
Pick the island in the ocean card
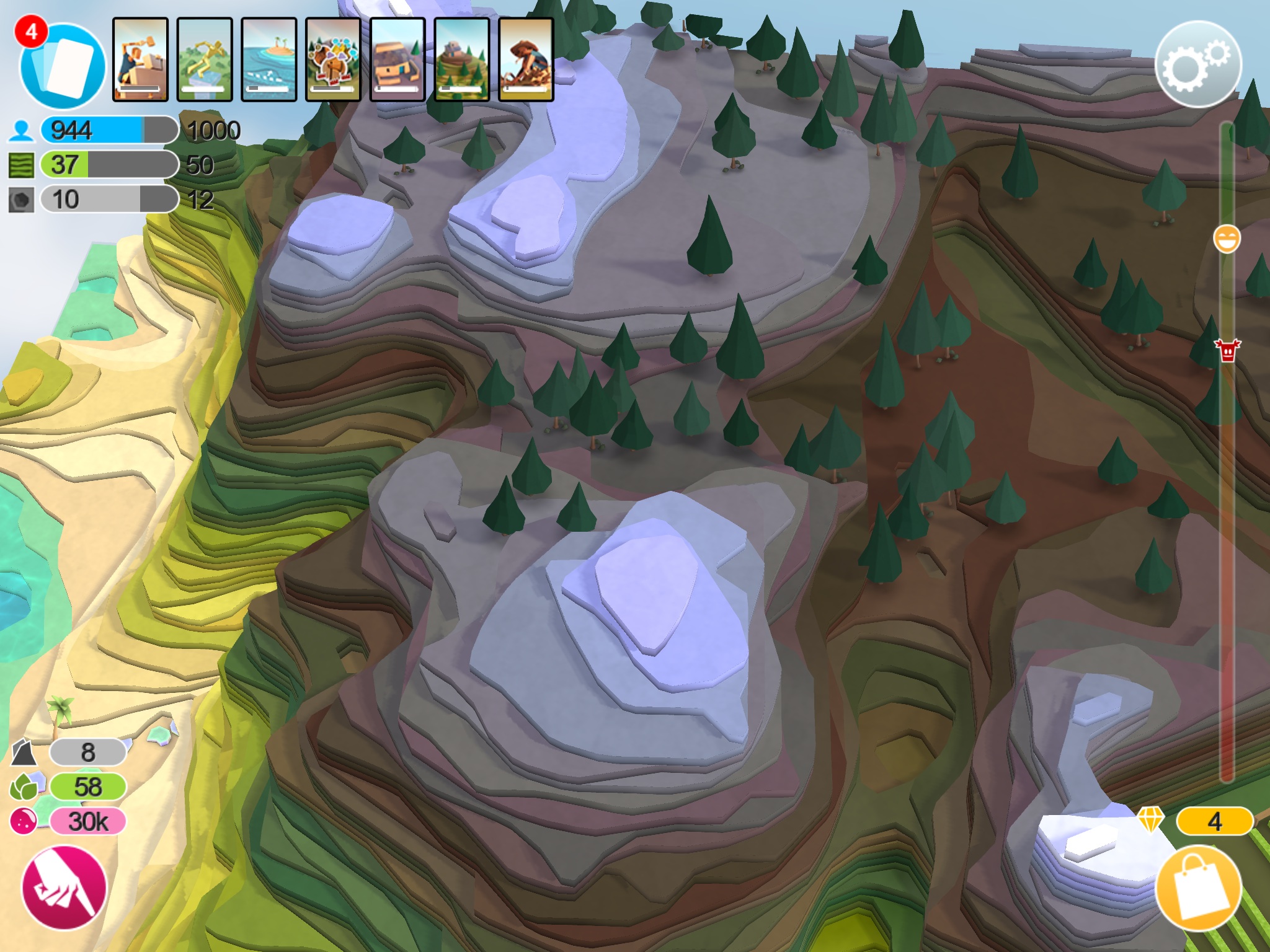pyautogui.click(x=269, y=59)
